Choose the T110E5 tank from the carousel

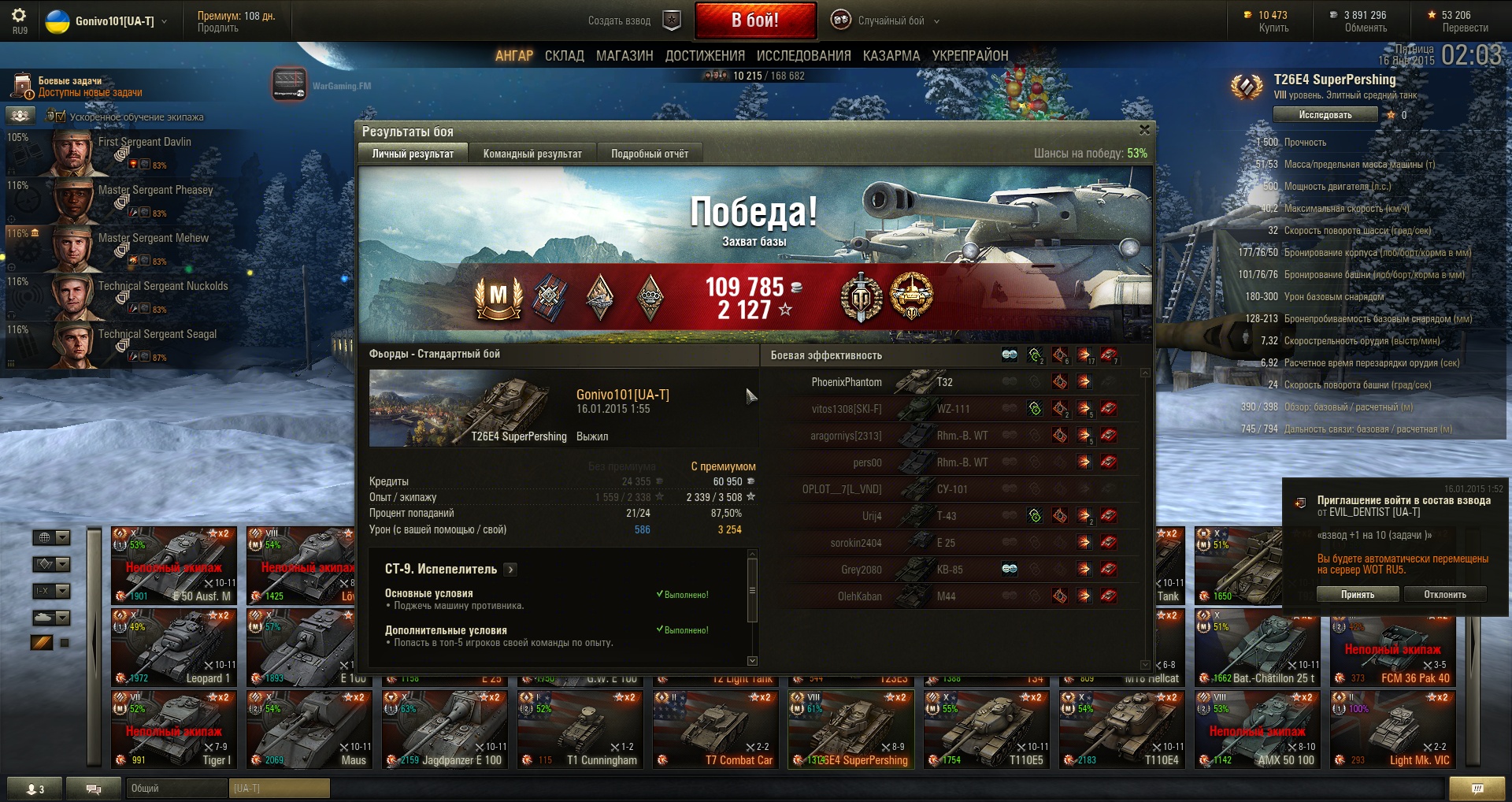988,730
